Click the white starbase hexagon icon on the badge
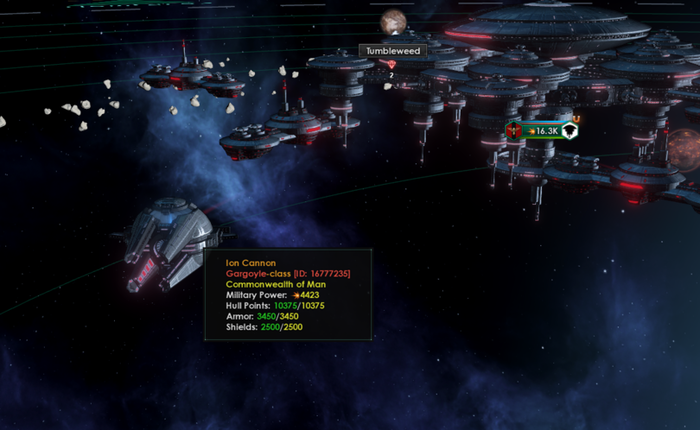The height and width of the screenshot is (430, 700). tap(569, 131)
